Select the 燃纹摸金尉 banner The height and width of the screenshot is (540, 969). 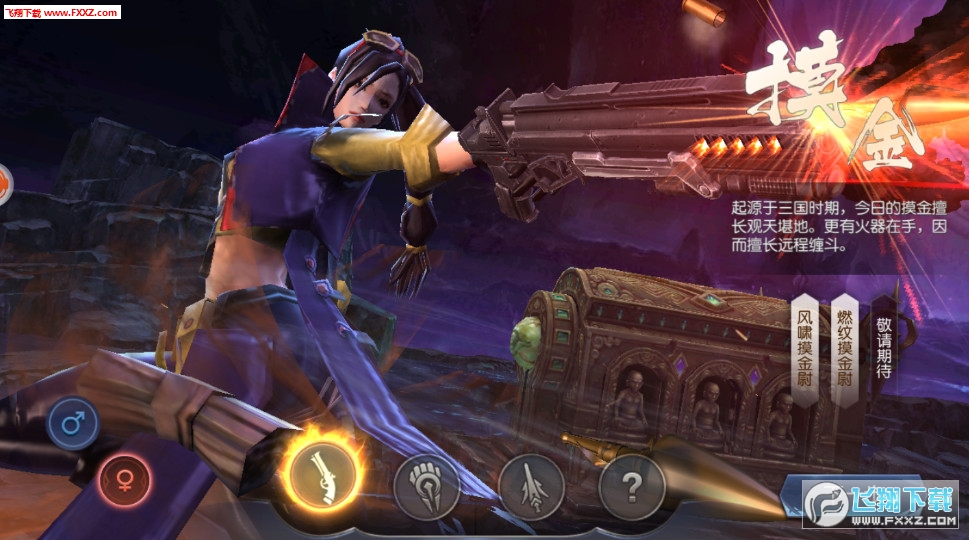845,349
